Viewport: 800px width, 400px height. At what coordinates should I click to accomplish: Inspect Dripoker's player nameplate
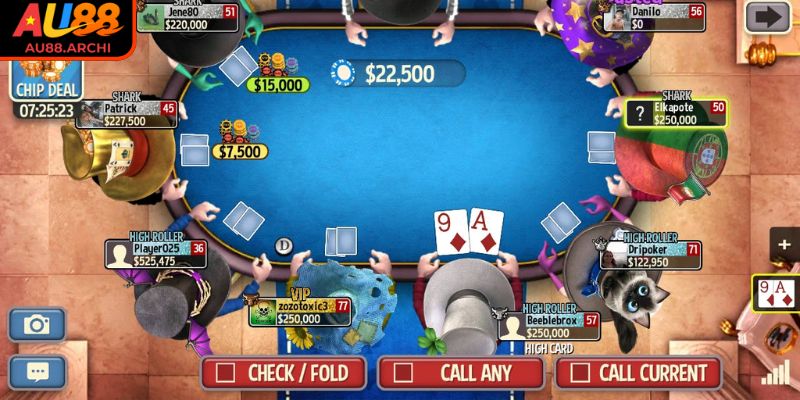point(650,256)
